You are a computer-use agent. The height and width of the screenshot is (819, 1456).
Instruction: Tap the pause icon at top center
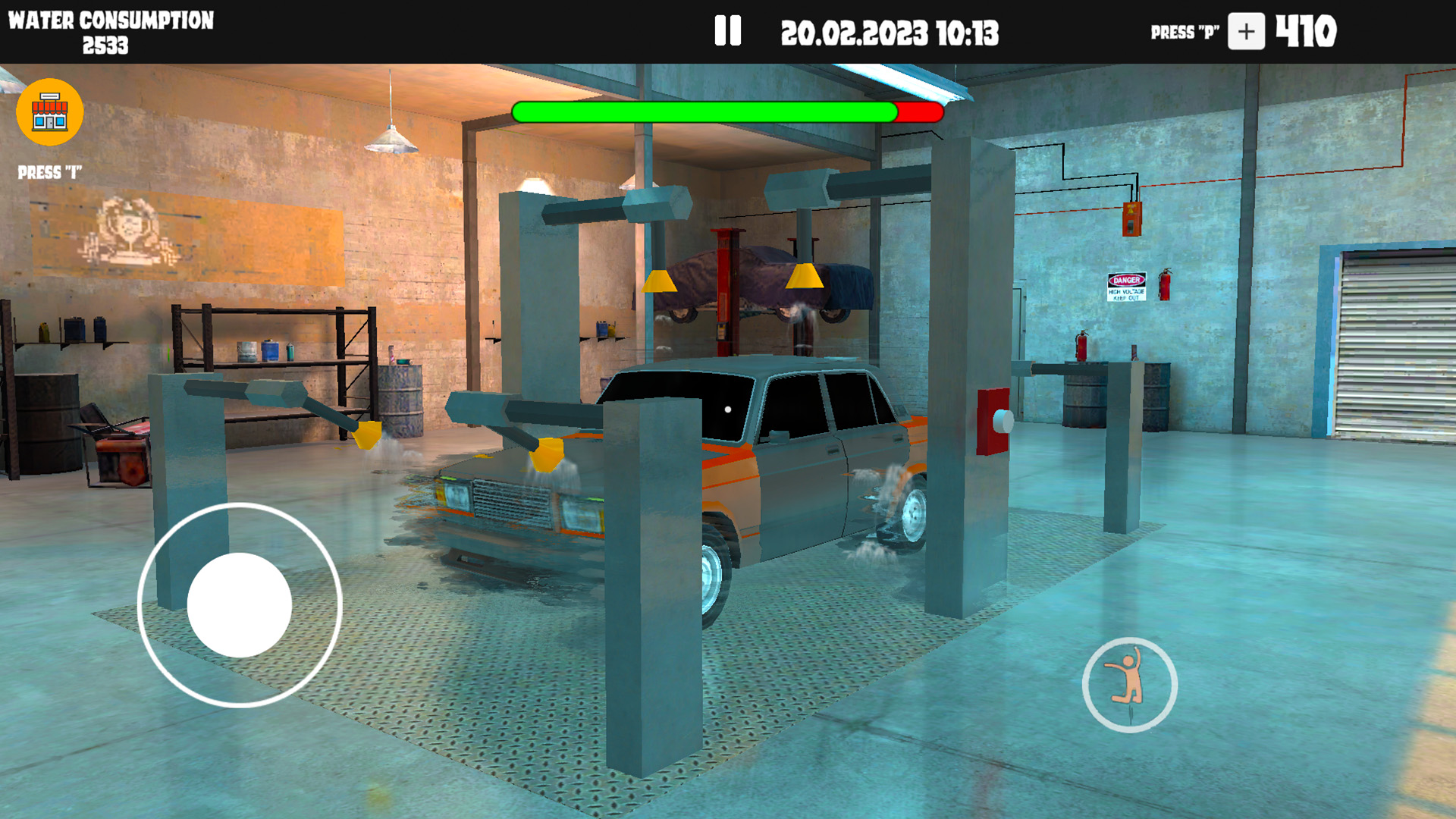pos(729,32)
